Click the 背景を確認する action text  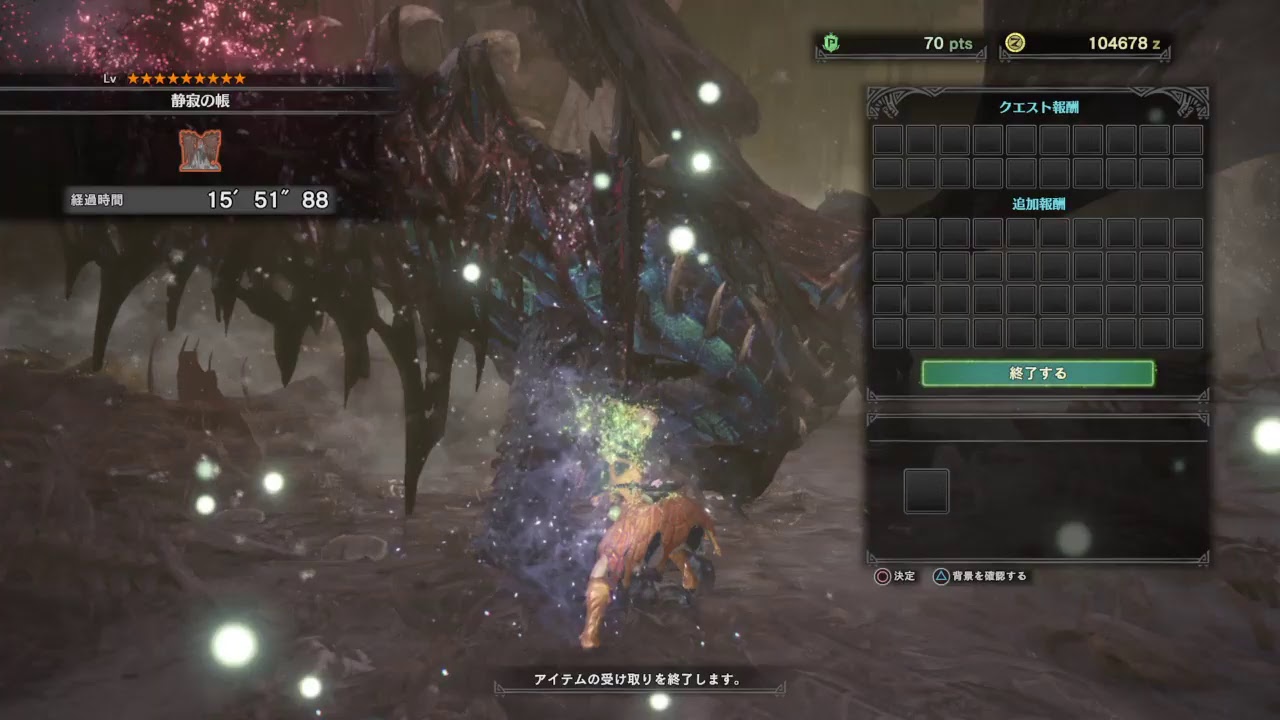[990, 577]
